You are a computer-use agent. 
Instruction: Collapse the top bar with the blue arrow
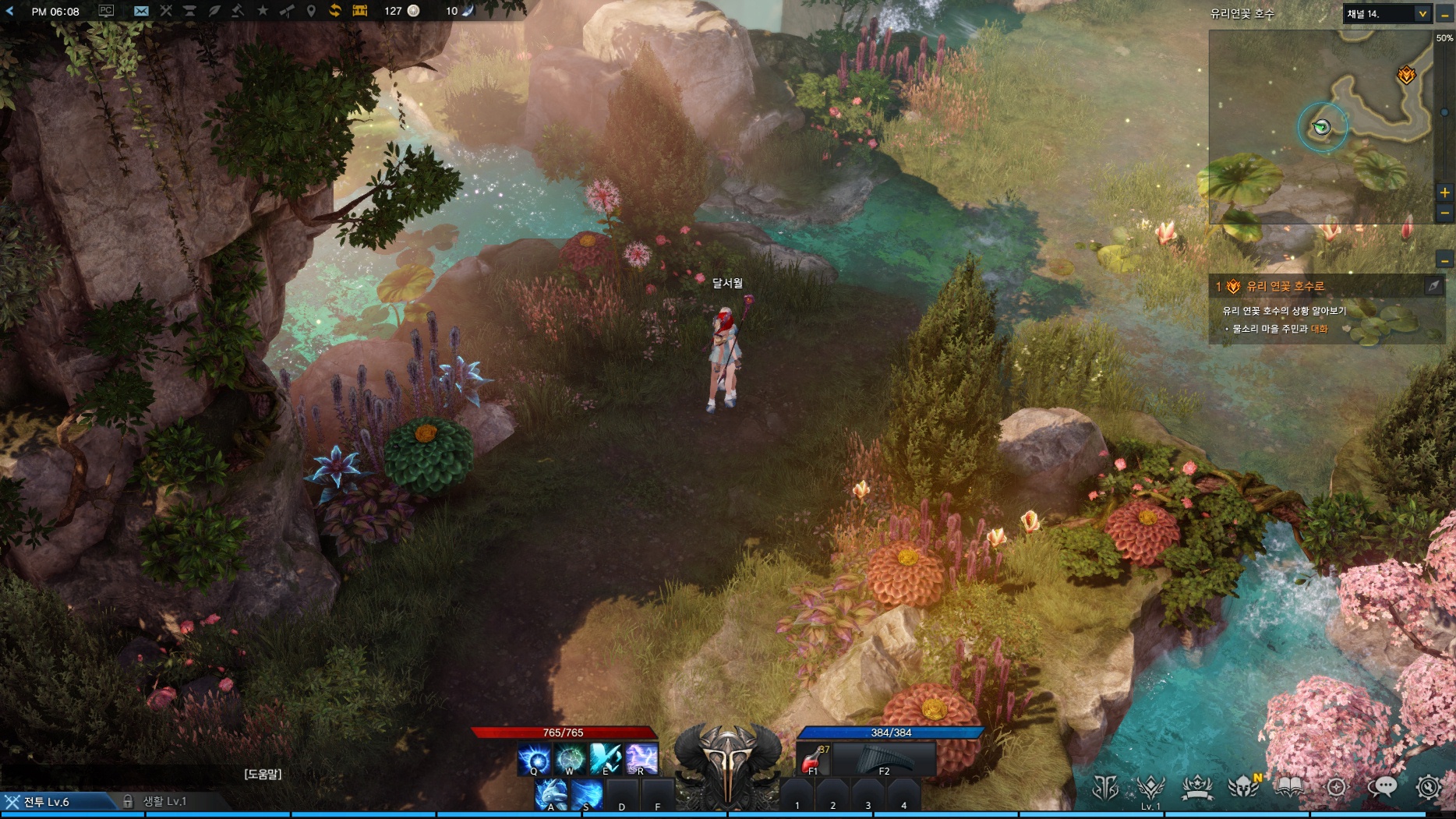coord(10,11)
